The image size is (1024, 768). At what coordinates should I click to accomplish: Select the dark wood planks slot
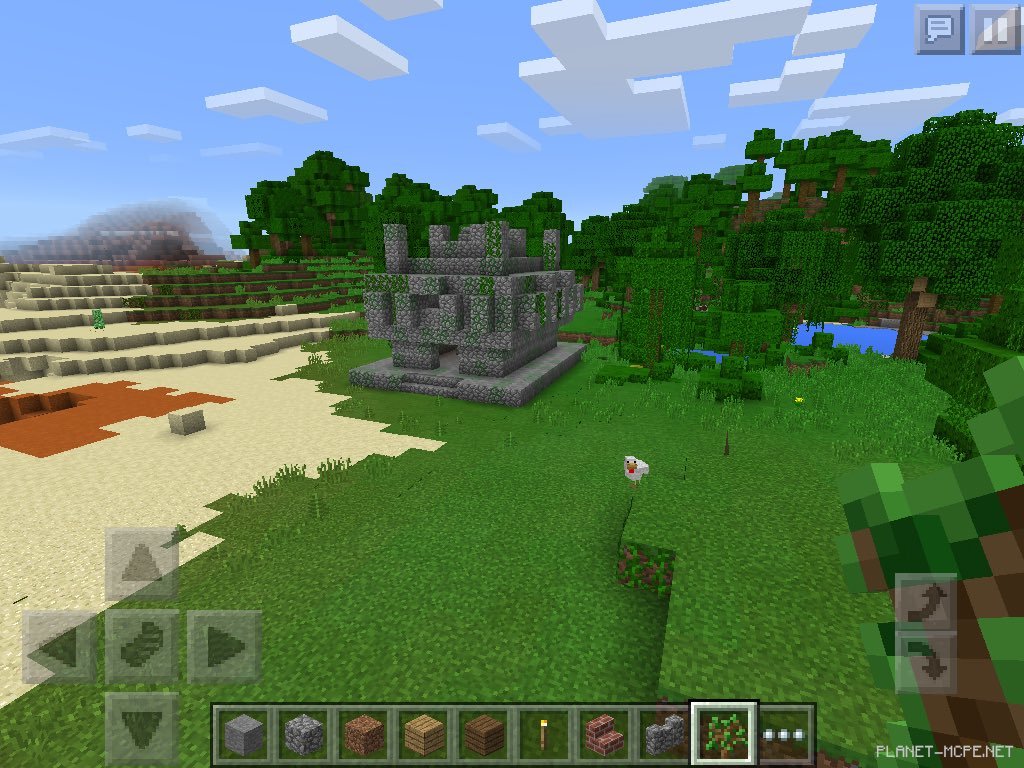pos(486,735)
